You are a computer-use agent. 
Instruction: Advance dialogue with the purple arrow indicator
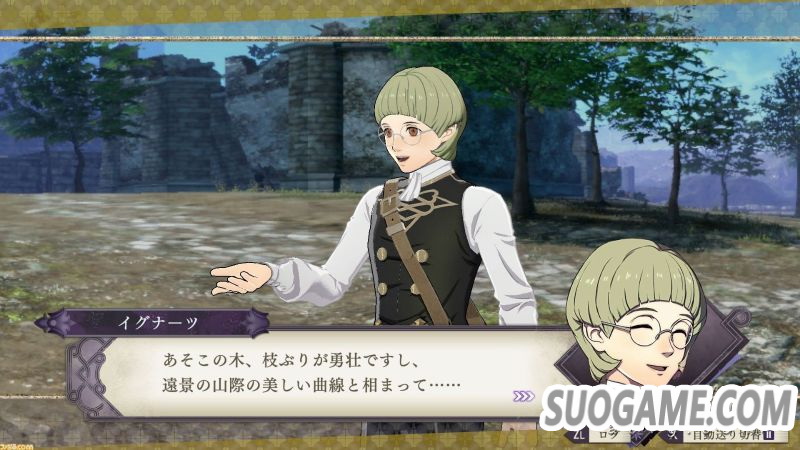(x=523, y=396)
